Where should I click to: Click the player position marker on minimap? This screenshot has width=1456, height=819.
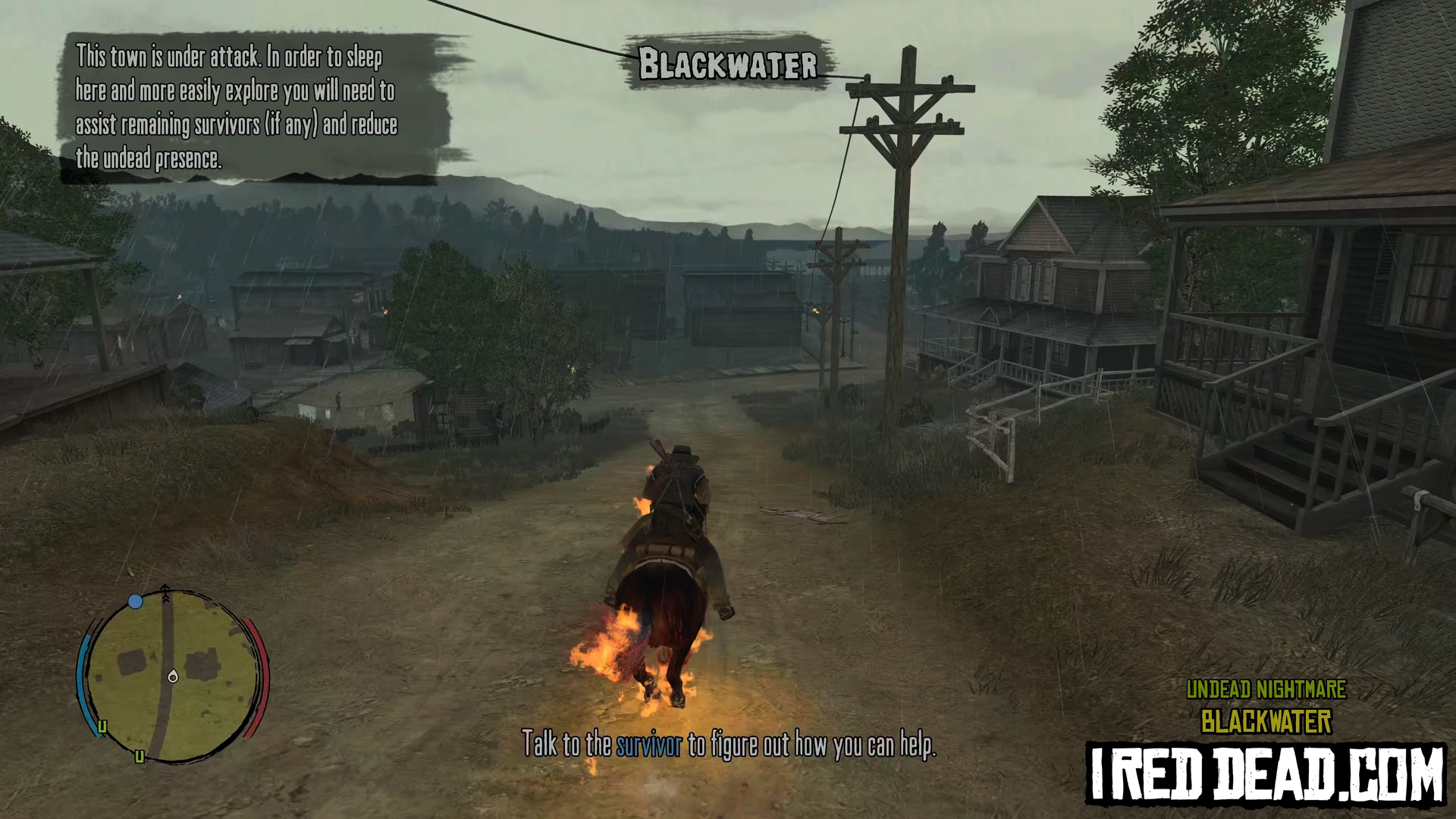pyautogui.click(x=173, y=676)
